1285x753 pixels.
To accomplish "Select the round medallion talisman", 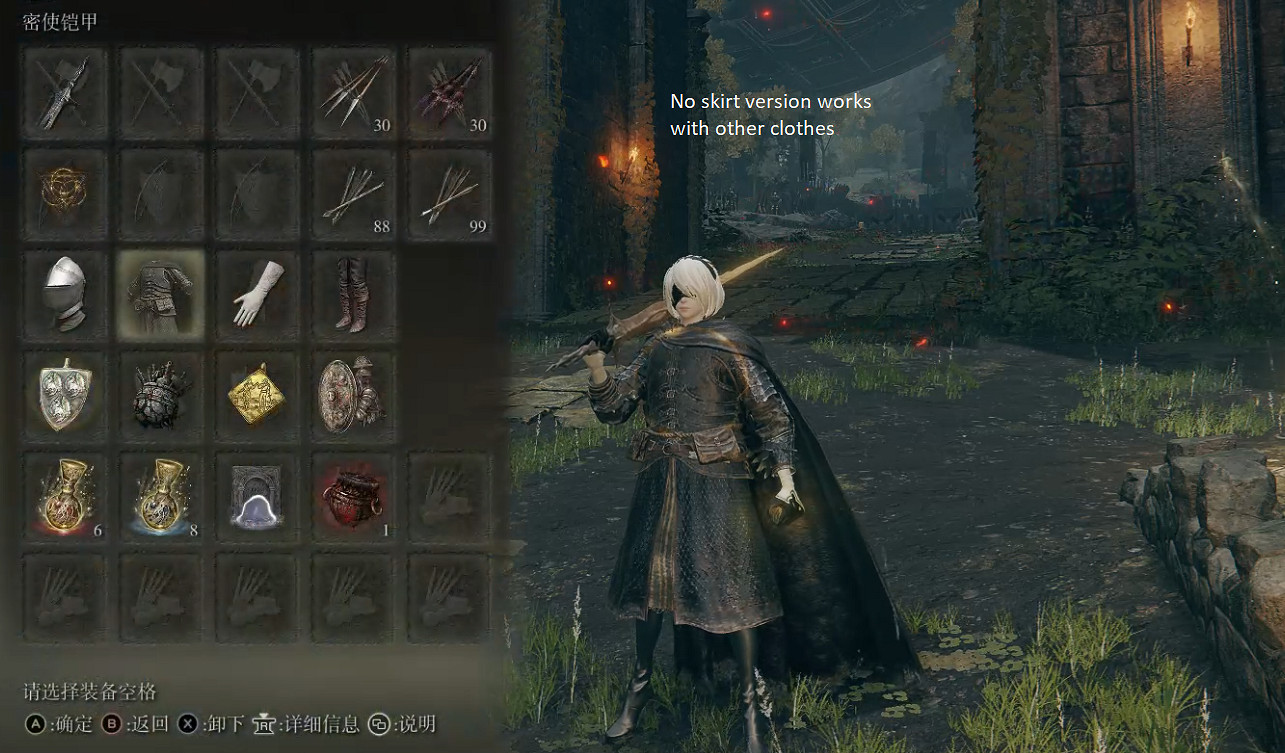I will [353, 395].
